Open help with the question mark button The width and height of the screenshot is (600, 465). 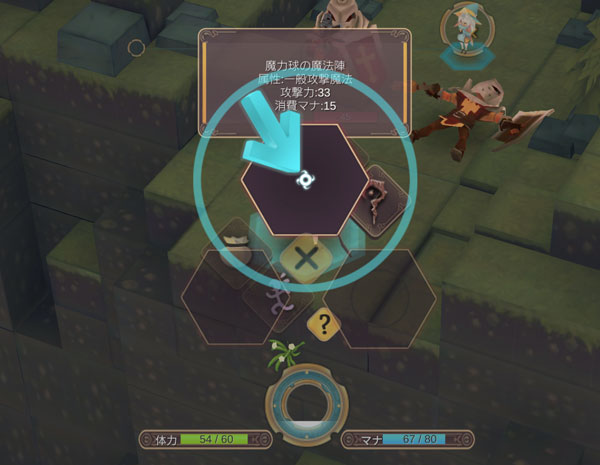pyautogui.click(x=322, y=323)
